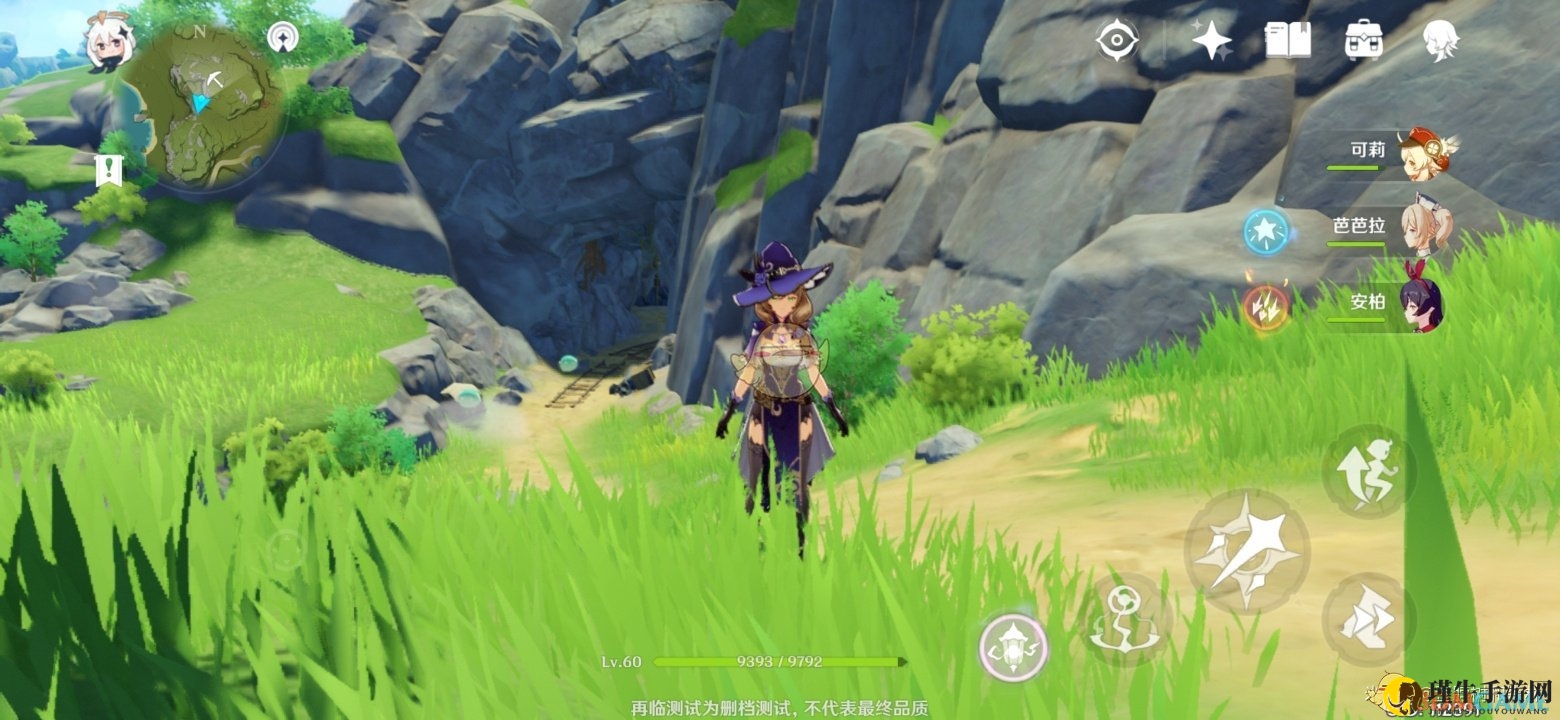Image resolution: width=1560 pixels, height=720 pixels.
Task: Open the backpack inventory
Action: click(x=1363, y=40)
